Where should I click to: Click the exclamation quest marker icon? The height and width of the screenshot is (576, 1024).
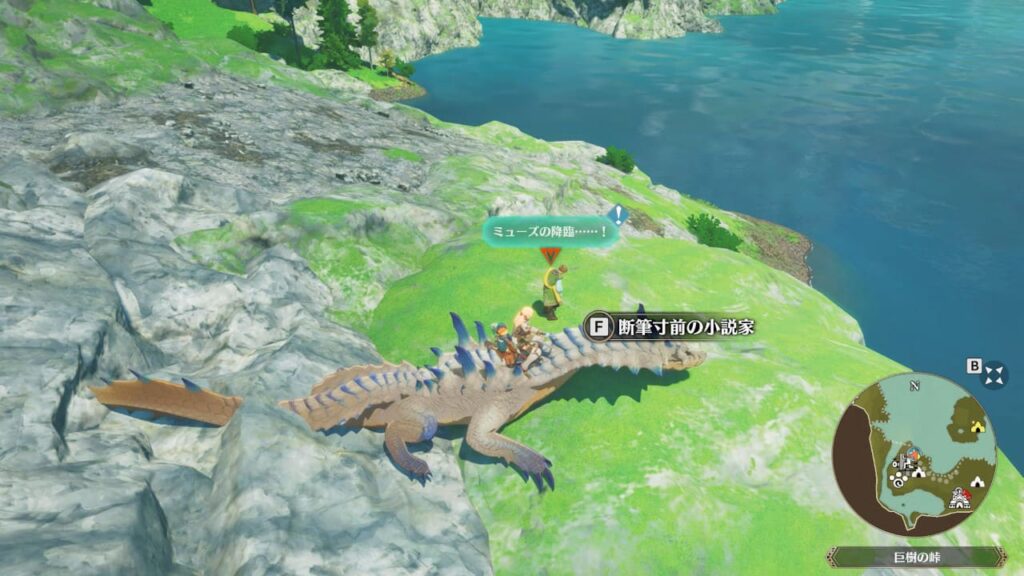(x=618, y=214)
